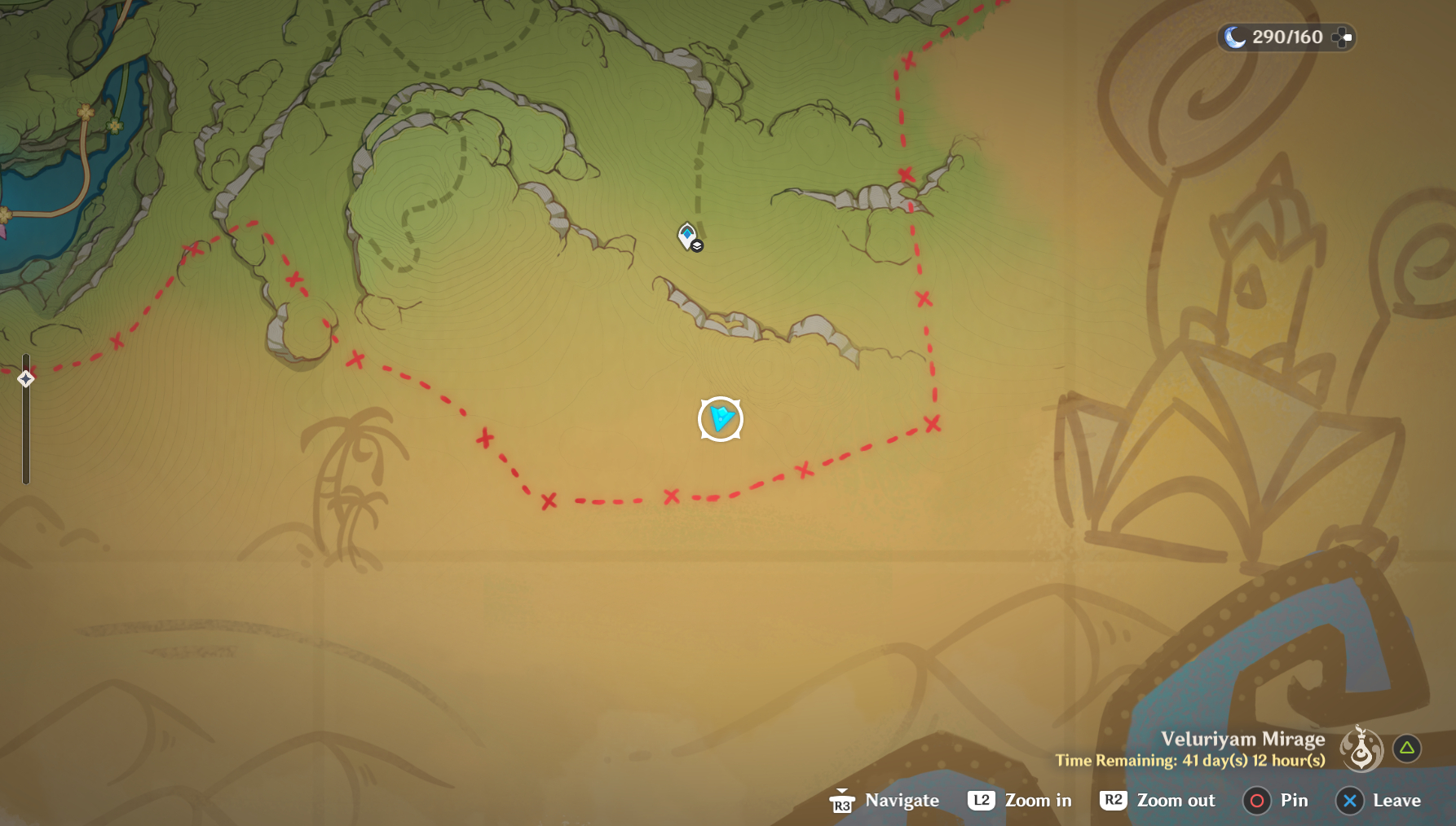This screenshot has width=1456, height=826.
Task: Click the D-pad glyph beside the currency counter
Action: point(1341,37)
